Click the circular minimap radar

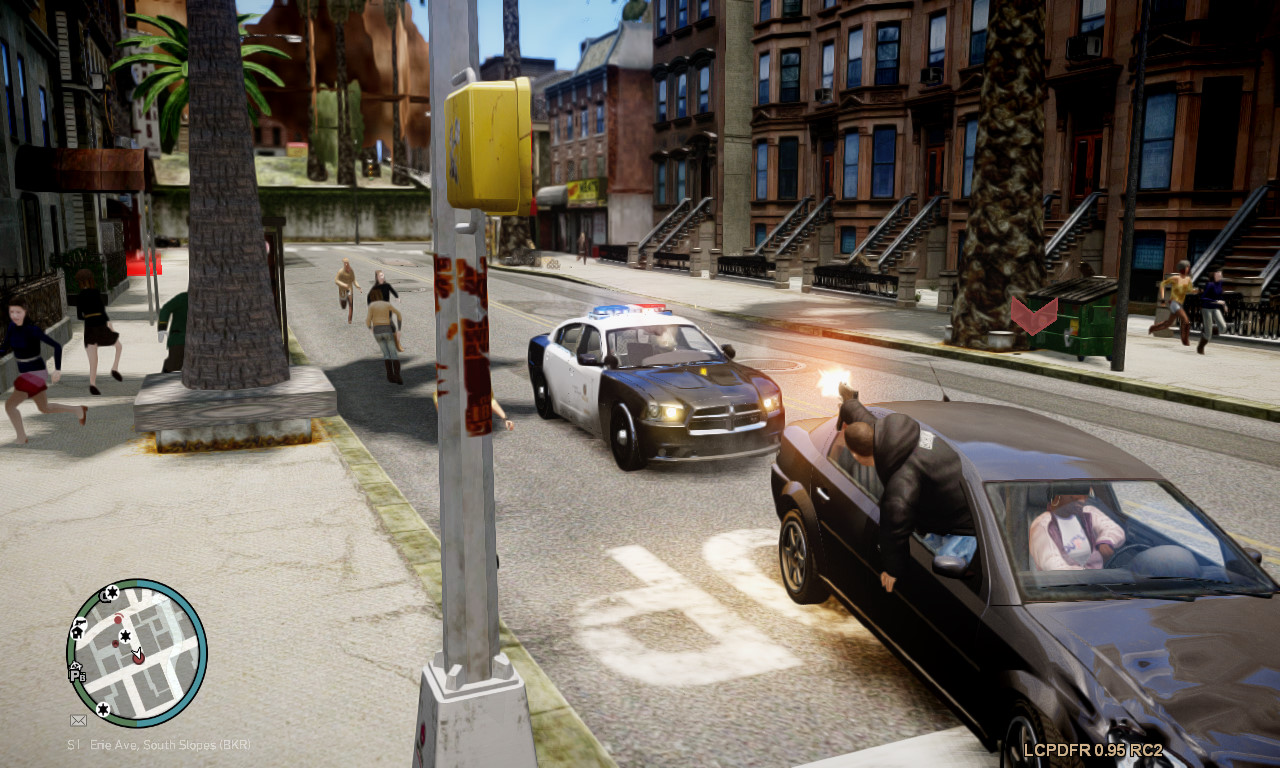click(x=137, y=653)
